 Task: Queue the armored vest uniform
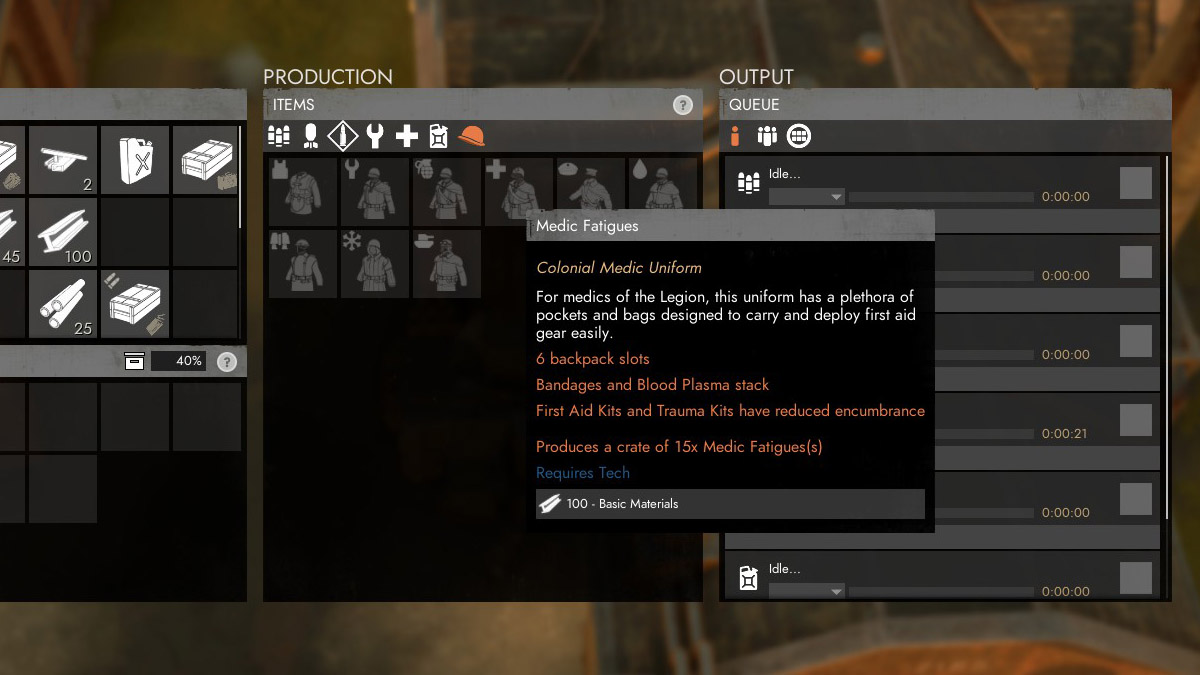303,191
